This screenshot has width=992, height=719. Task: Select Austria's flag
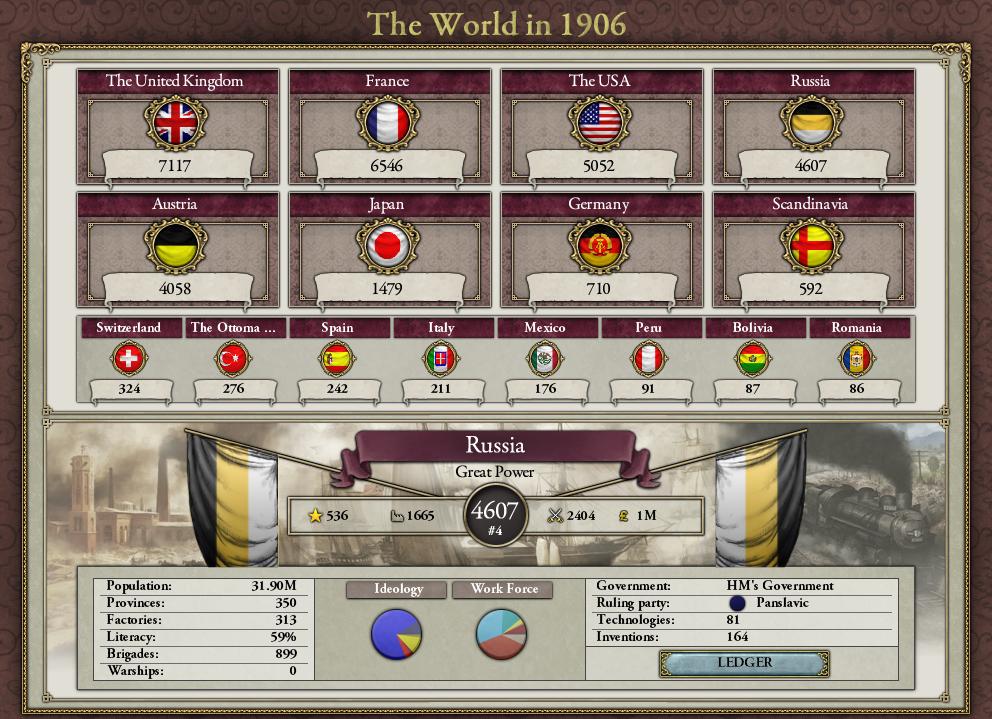[175, 246]
